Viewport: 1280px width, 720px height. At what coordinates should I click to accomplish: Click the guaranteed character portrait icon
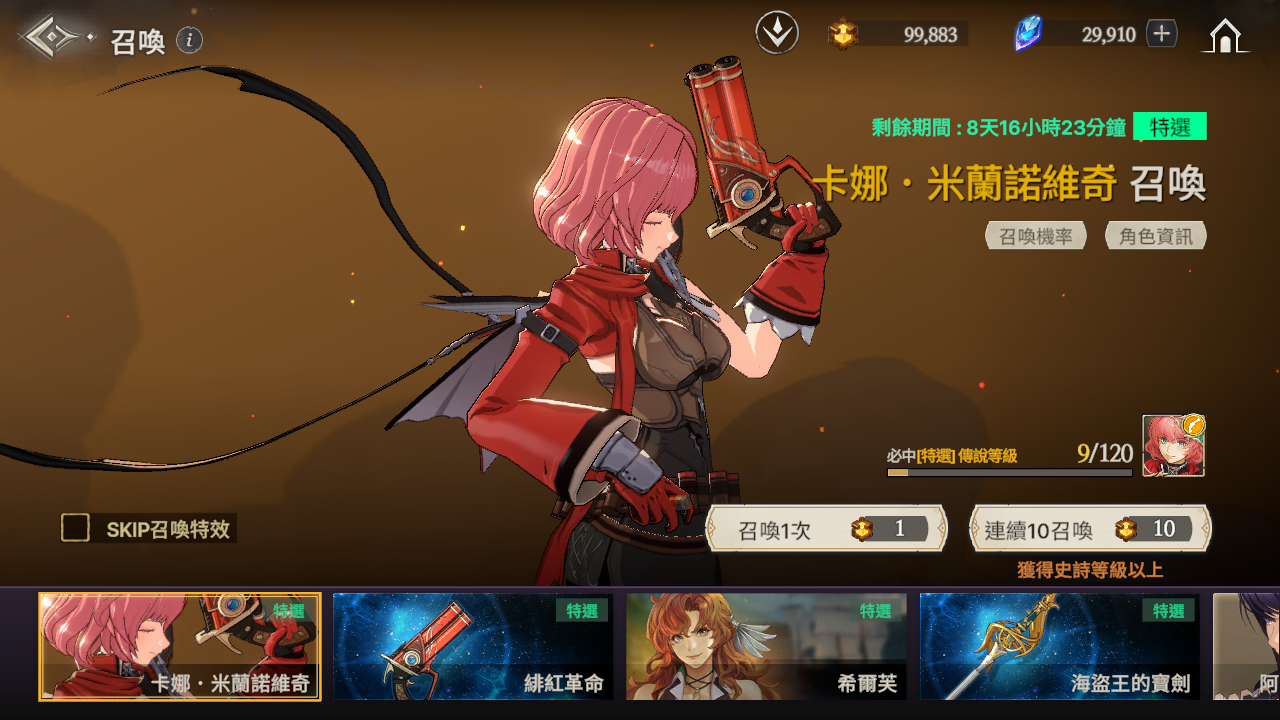click(1174, 446)
